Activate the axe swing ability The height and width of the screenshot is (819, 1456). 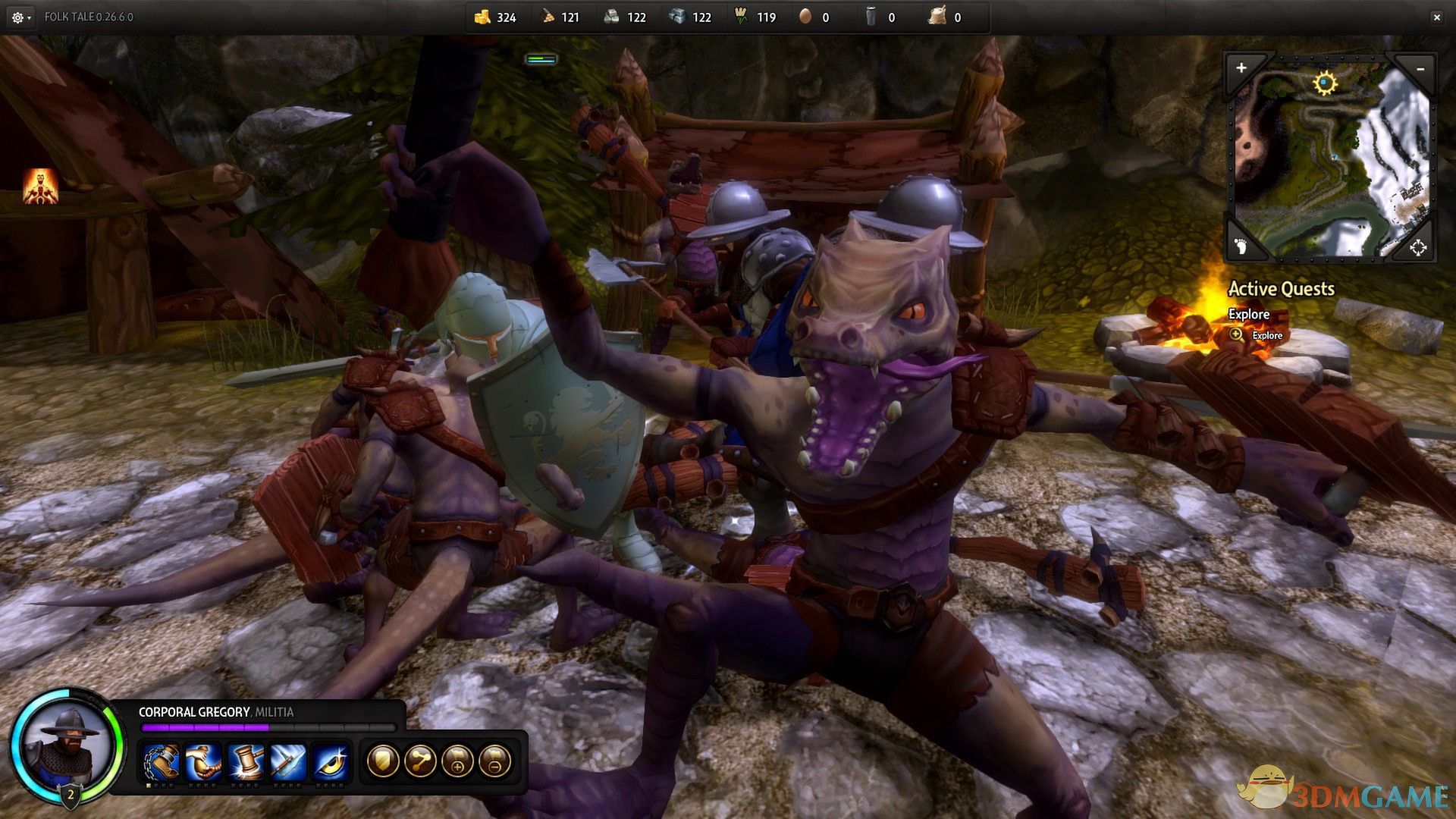[289, 761]
